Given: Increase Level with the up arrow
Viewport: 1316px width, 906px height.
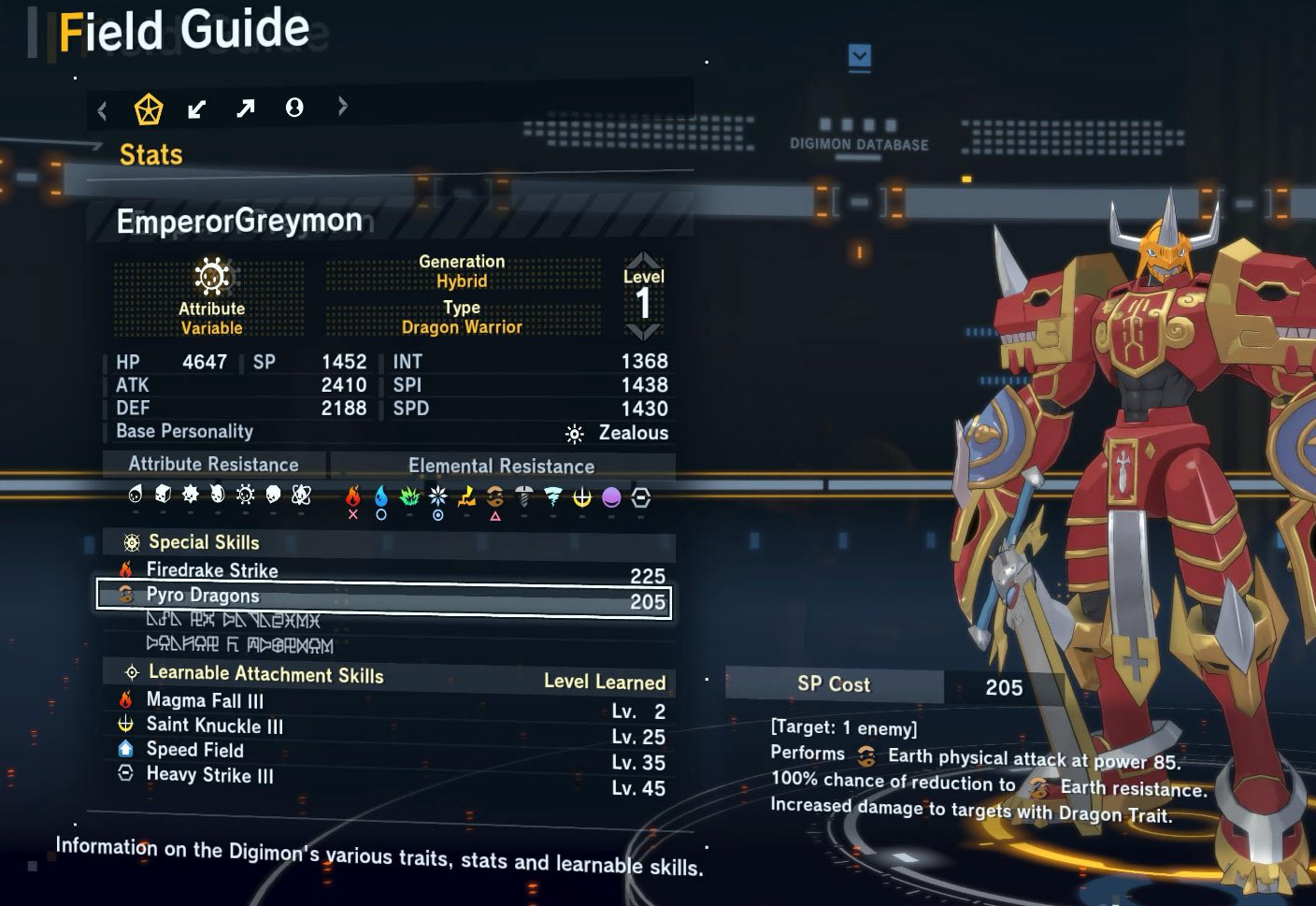Looking at the screenshot, I should point(643,259).
